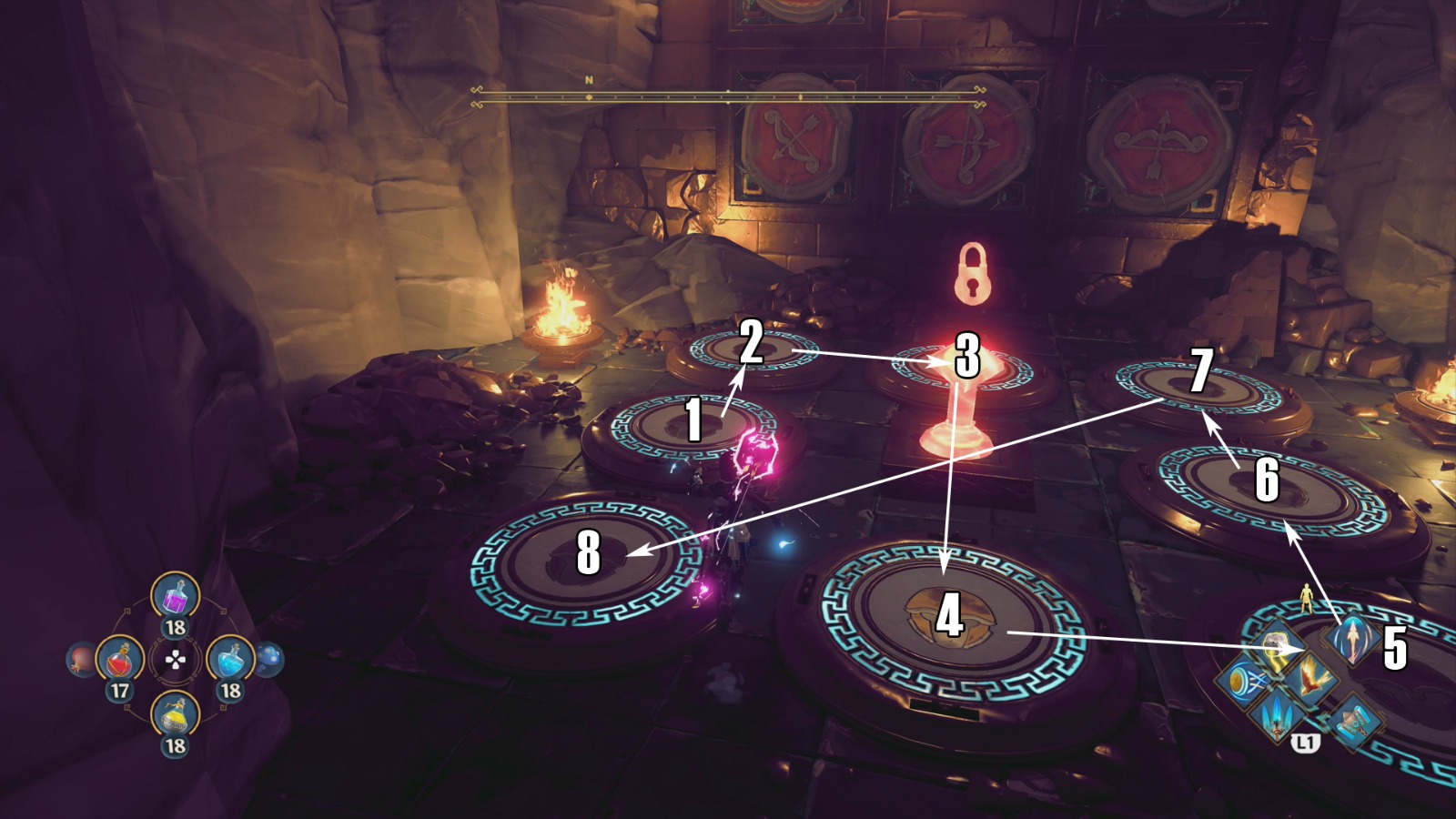Click the blue sword spikes ability icon
The width and height of the screenshot is (1456, 819).
pos(1275,716)
